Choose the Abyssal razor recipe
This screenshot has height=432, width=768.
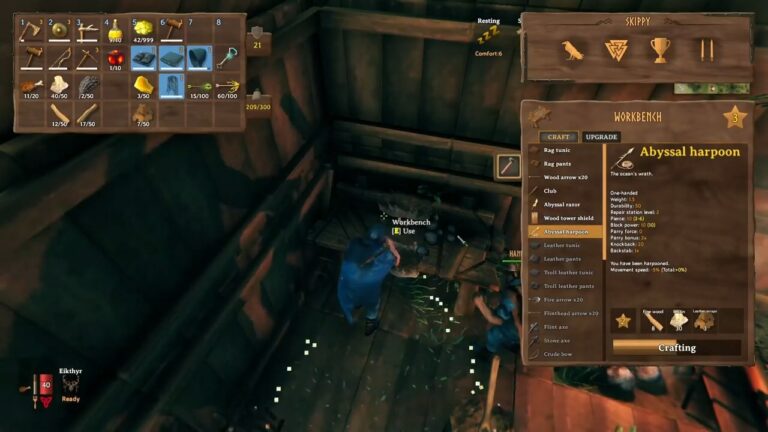[x=564, y=204]
